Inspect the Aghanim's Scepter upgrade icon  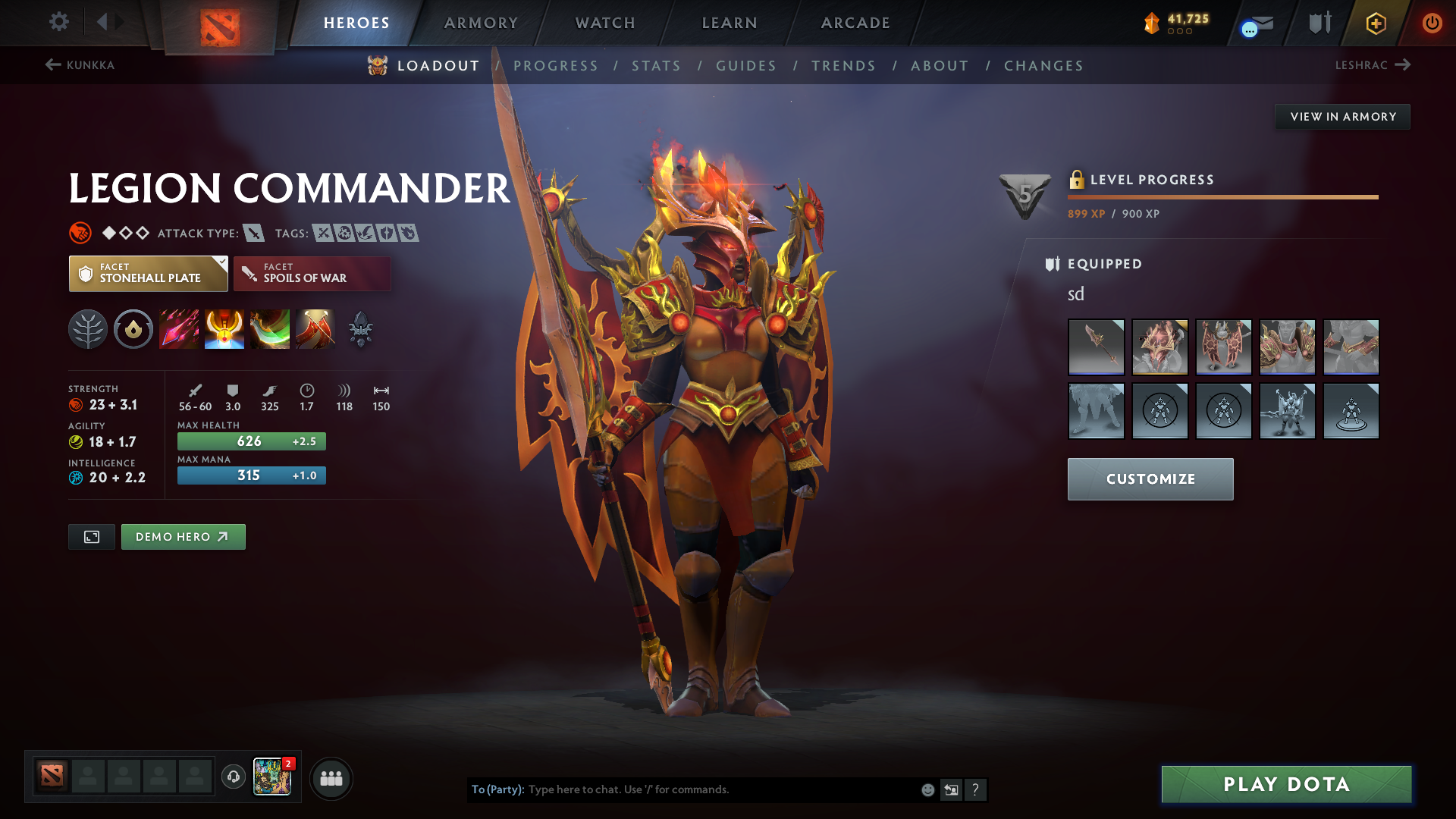click(x=361, y=328)
